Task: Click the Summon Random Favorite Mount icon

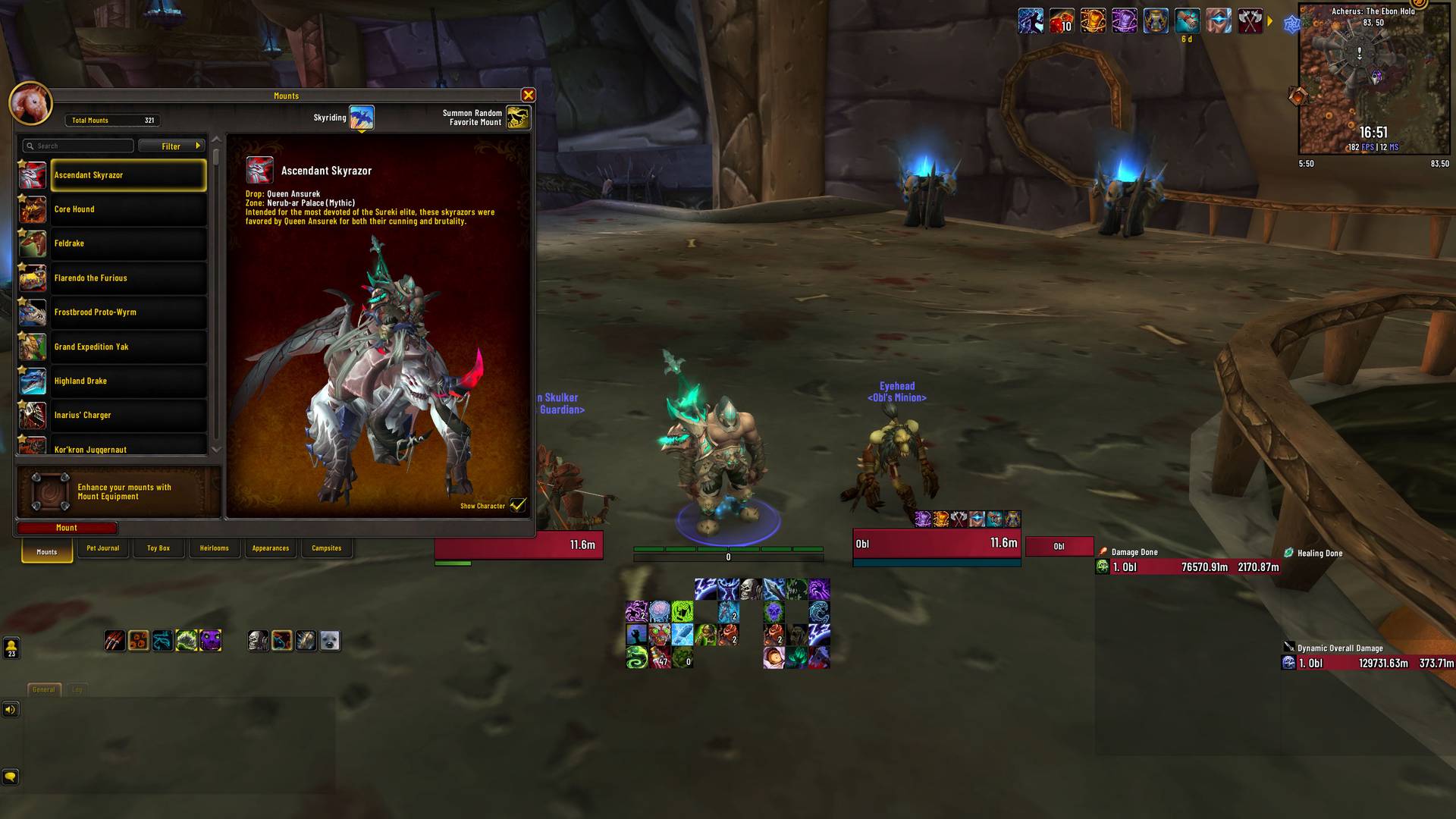Action: point(519,117)
